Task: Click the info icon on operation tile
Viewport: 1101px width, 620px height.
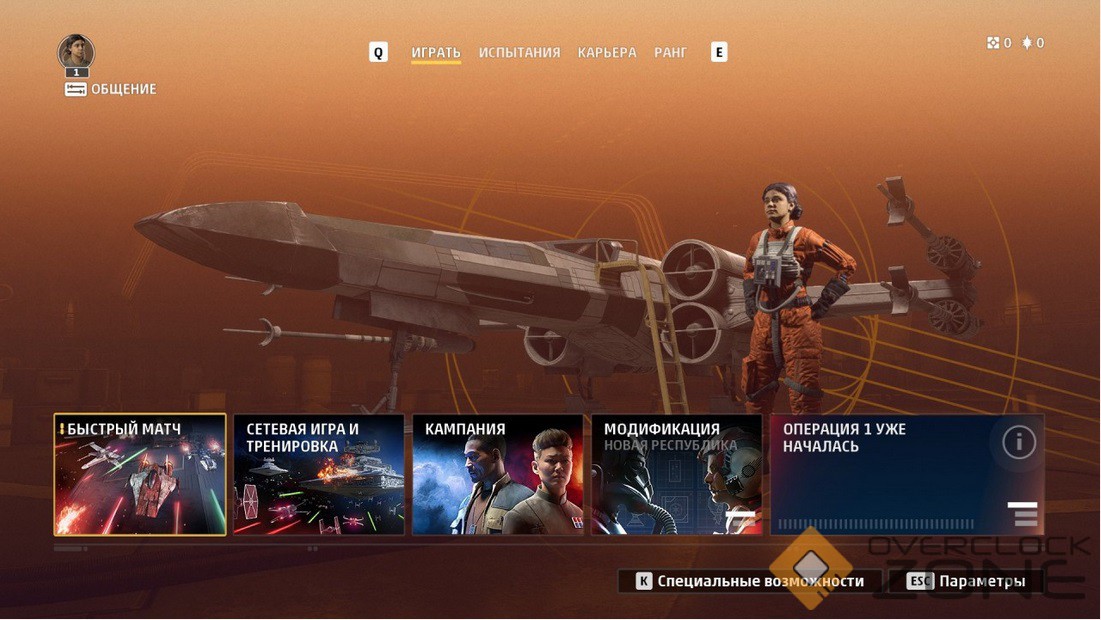Action: pyautogui.click(x=1018, y=442)
